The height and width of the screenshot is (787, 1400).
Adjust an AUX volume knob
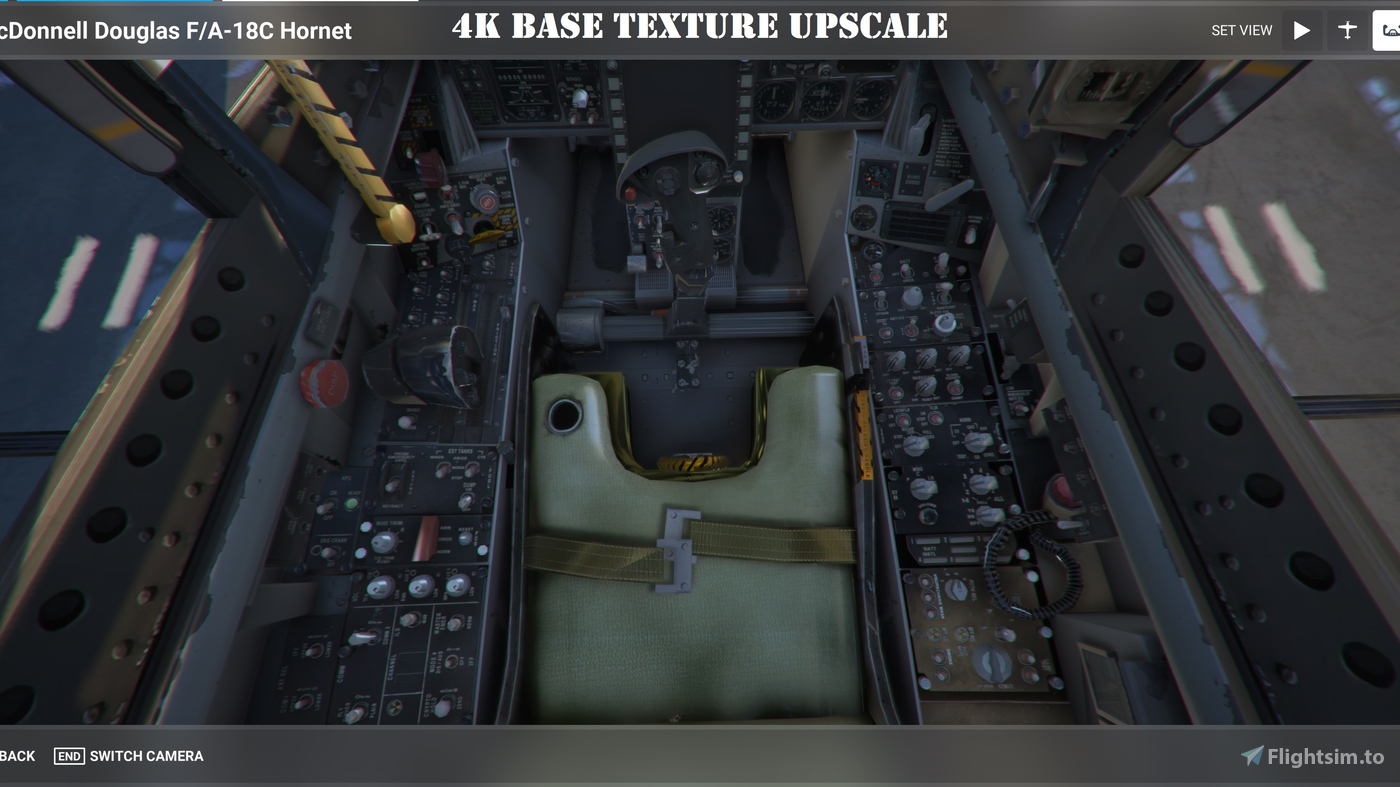[x=420, y=586]
